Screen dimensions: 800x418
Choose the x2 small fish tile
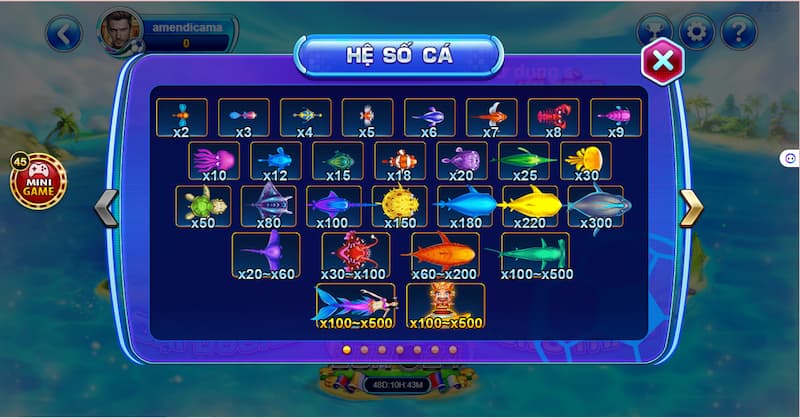point(181,118)
